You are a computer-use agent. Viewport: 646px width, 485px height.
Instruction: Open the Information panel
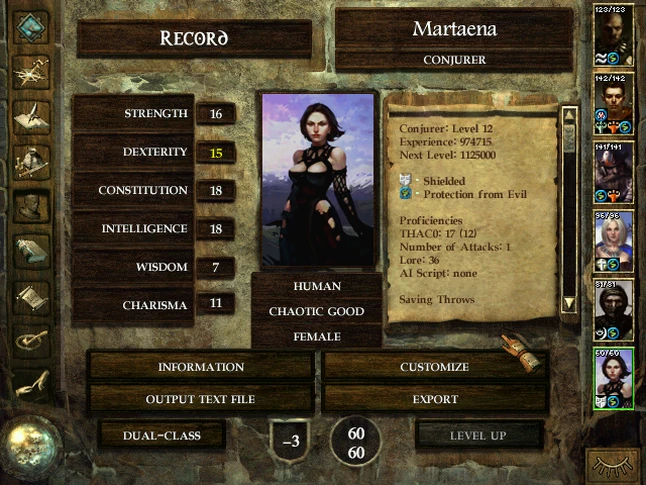[201, 367]
